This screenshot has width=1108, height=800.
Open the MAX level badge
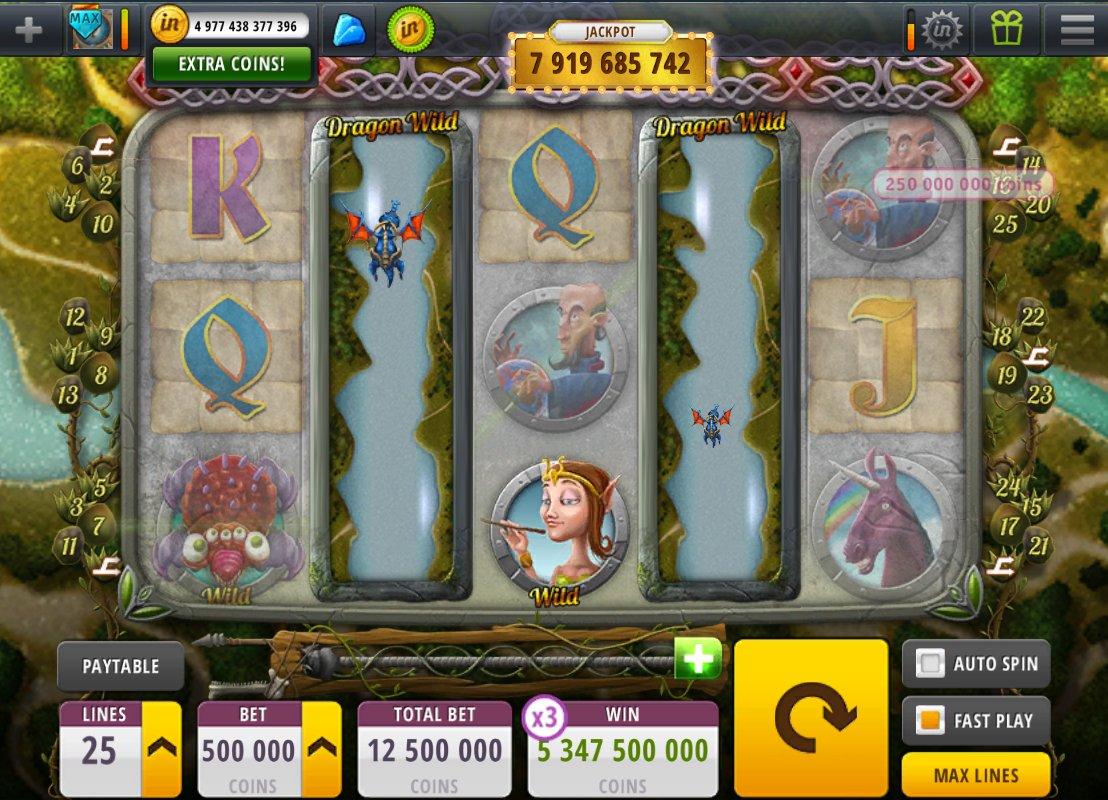pos(90,29)
